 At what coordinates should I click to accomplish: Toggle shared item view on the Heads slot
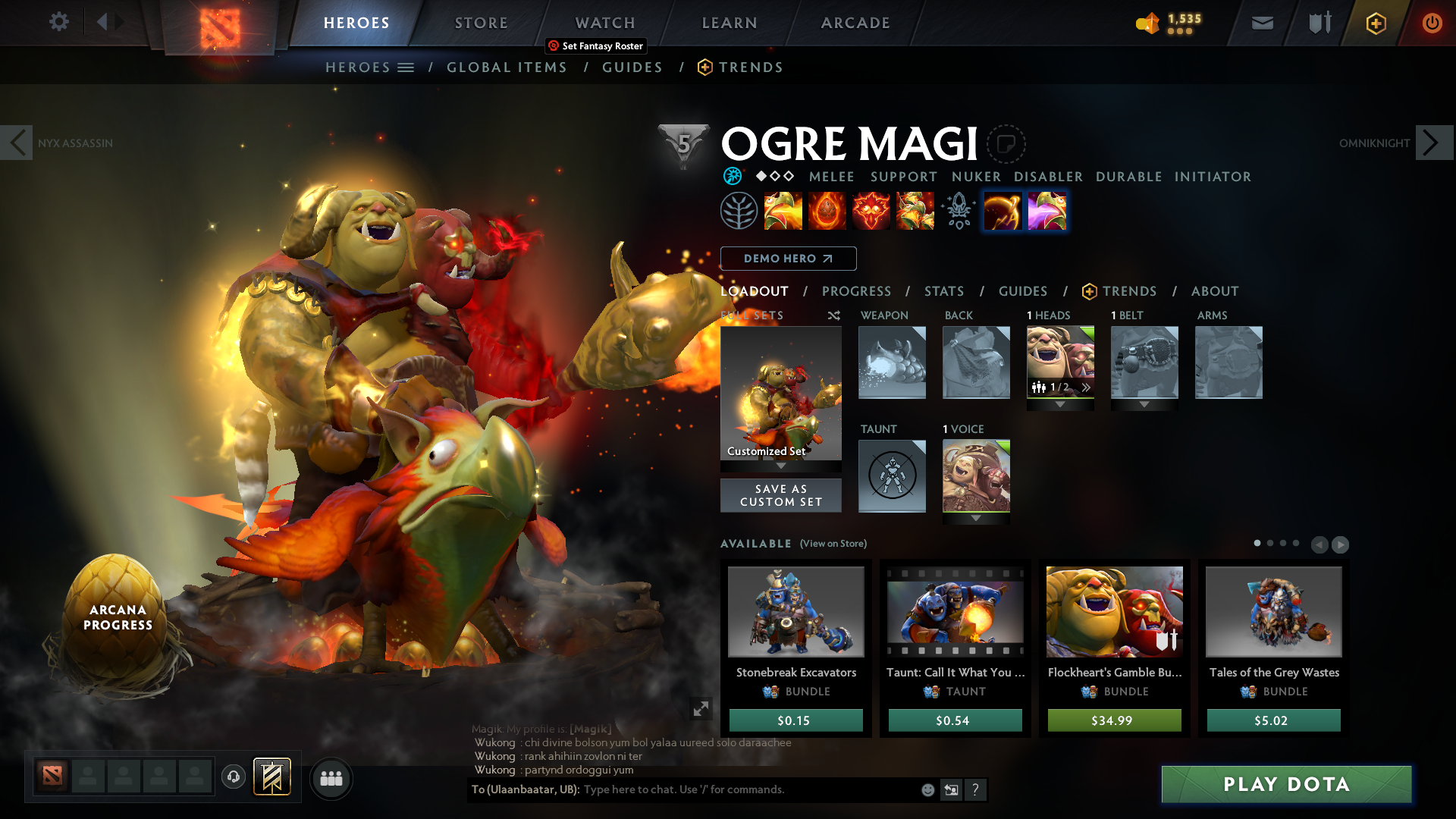pyautogui.click(x=1038, y=386)
